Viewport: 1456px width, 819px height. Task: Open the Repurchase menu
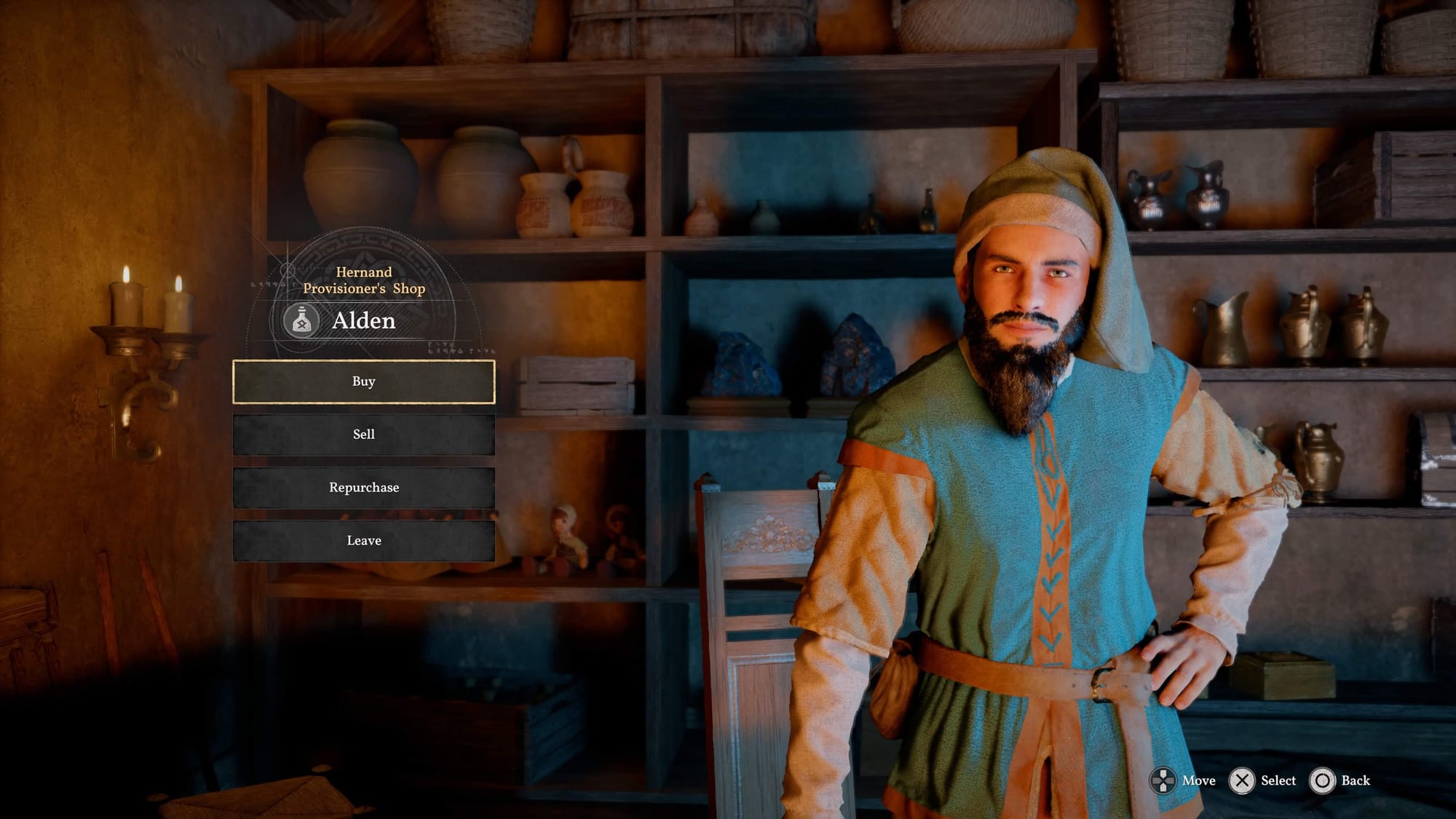coord(363,488)
